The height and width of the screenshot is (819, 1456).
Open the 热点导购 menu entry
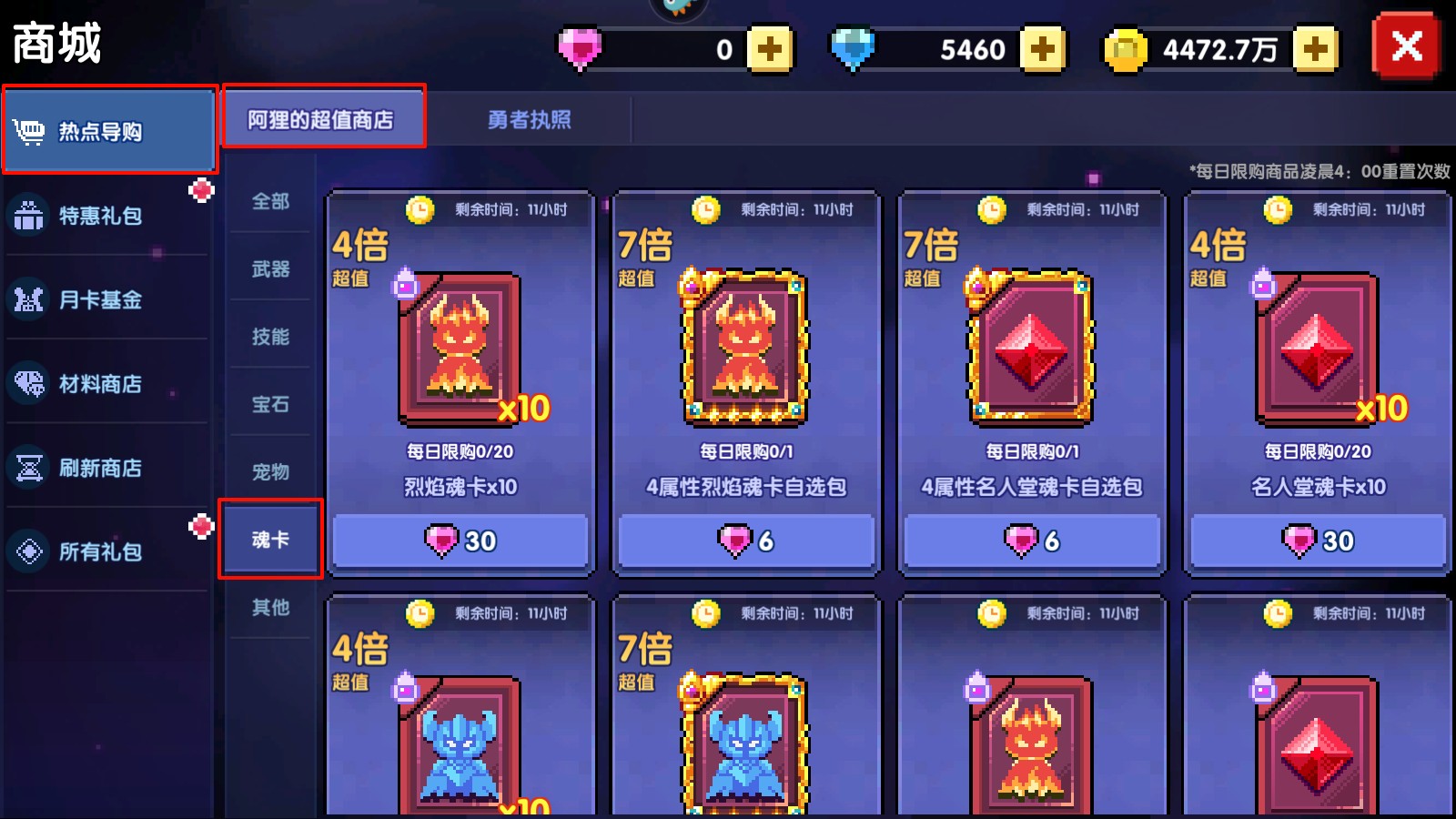point(109,131)
